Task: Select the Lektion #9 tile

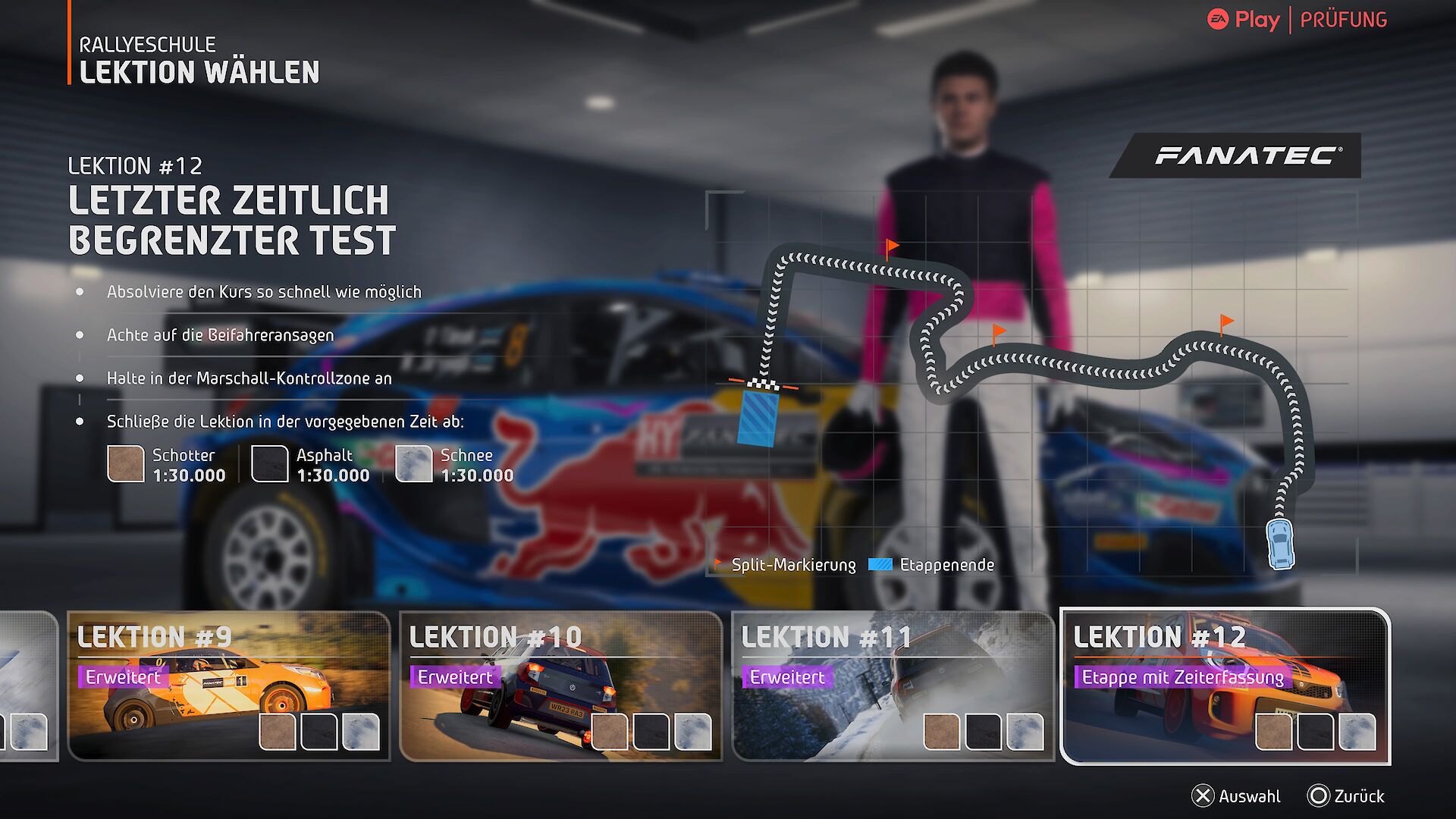Action: click(x=228, y=686)
